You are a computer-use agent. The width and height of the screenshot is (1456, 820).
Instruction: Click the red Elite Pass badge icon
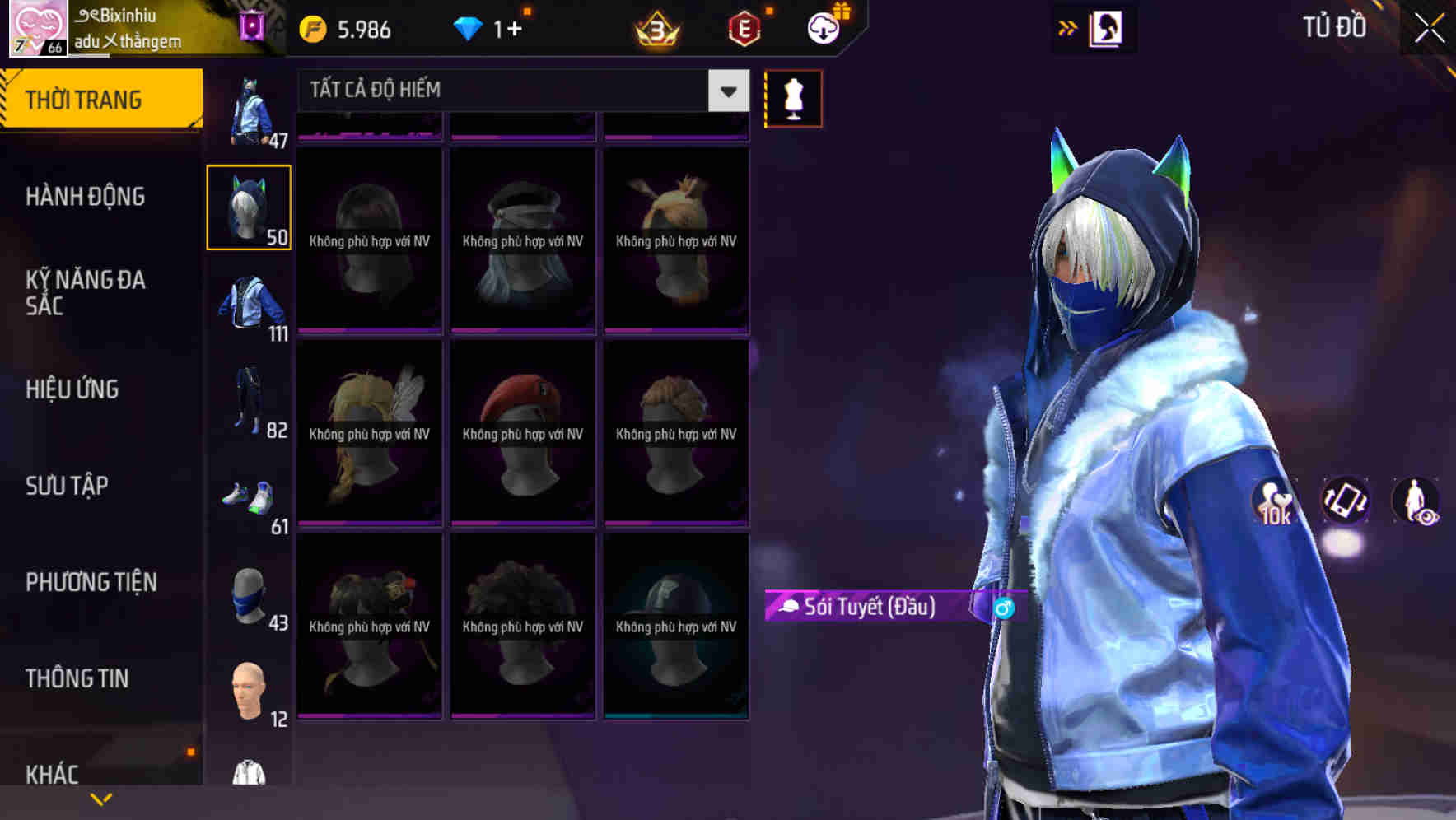[x=743, y=27]
